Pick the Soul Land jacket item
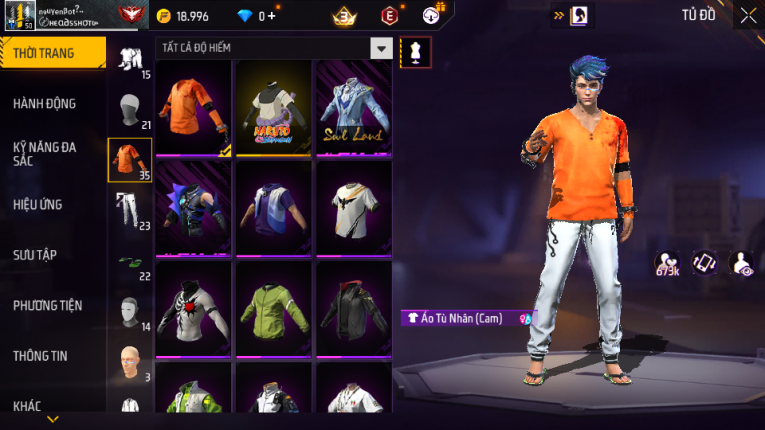765x430 pixels. tap(354, 108)
